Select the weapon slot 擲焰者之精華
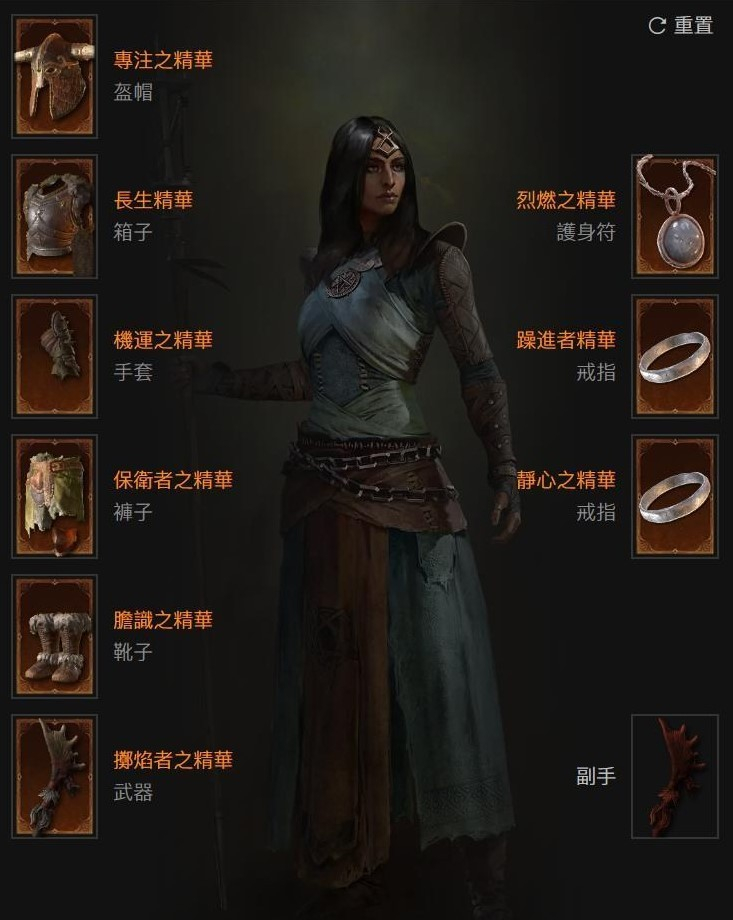 [55, 776]
